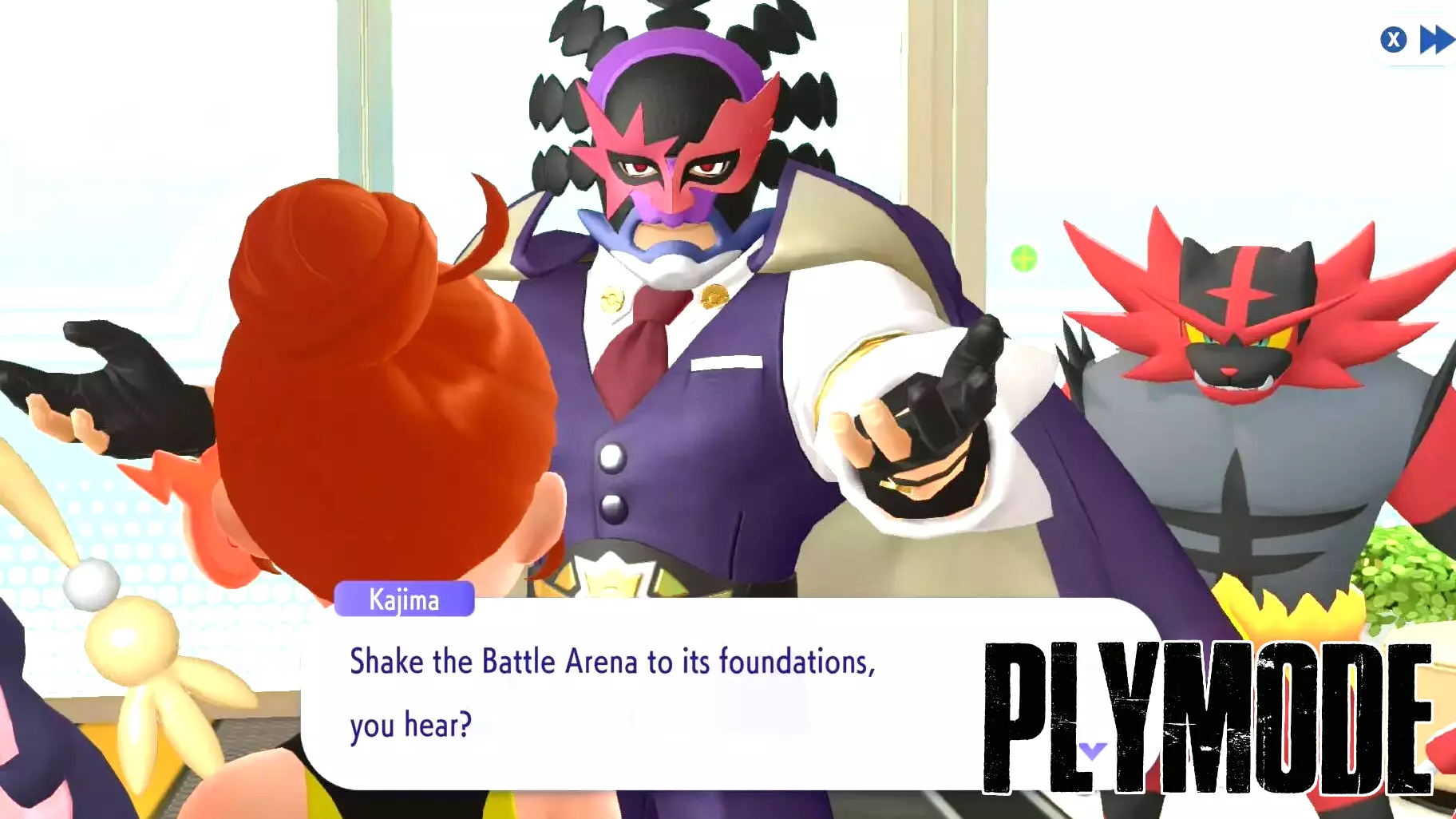Click the line 'Shake the Battle Arena to its foundations,'
Image resolution: width=1456 pixels, height=819 pixels.
[x=612, y=662]
